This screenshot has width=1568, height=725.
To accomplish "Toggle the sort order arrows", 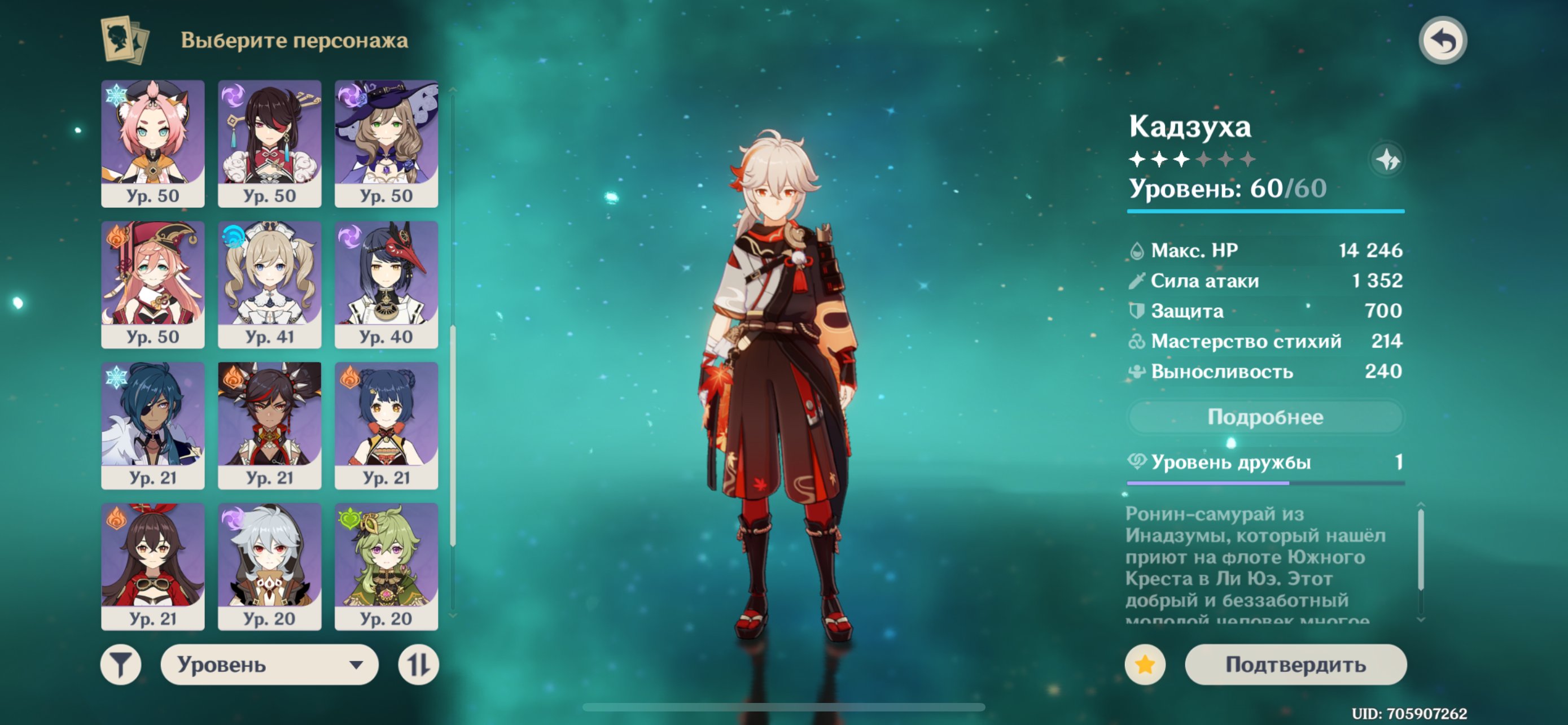I will click(x=418, y=664).
